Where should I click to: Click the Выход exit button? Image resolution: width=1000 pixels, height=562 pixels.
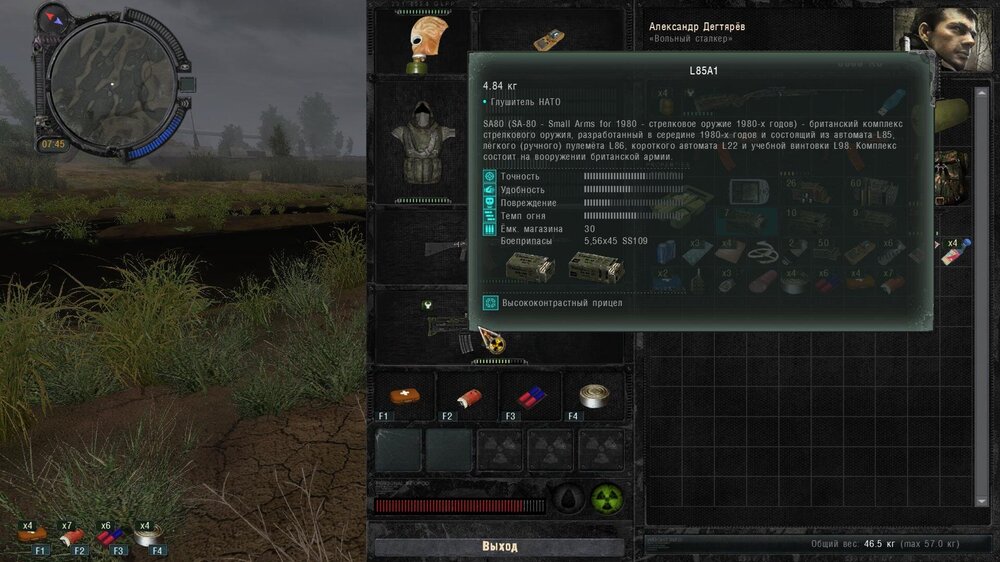point(499,547)
